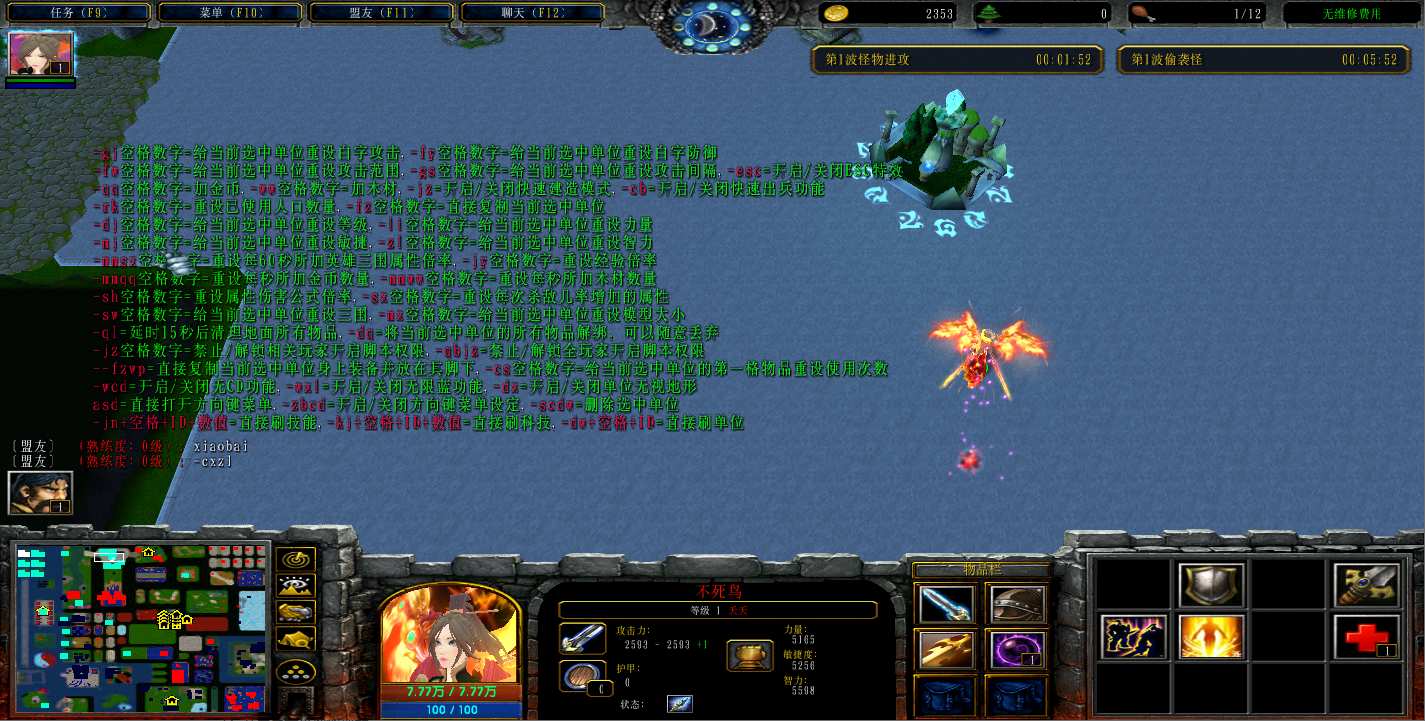This screenshot has width=1425, height=721.
Task: Activate the glowing golden figure ability
Action: (x=1211, y=637)
